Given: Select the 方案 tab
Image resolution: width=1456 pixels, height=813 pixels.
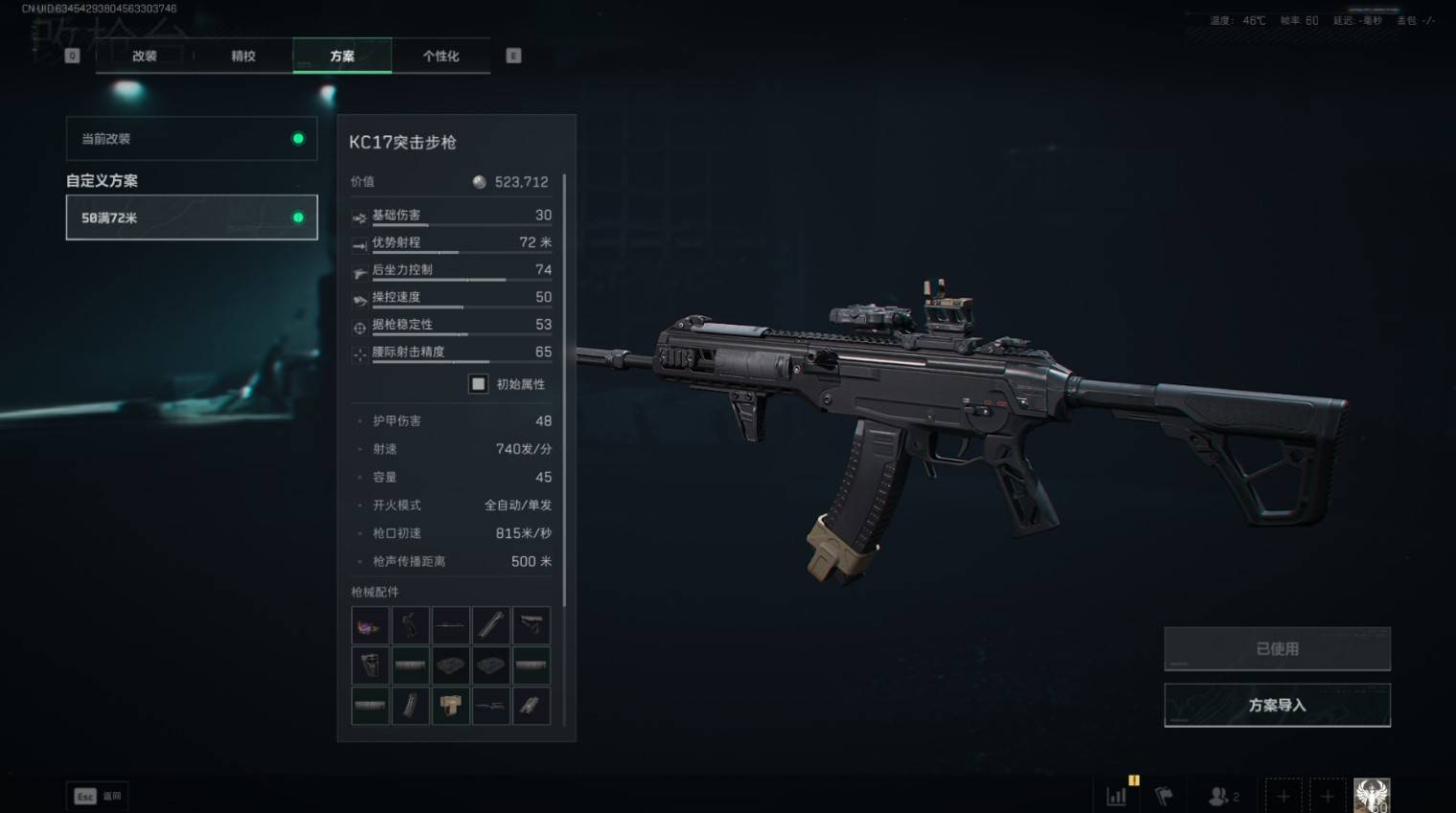Looking at the screenshot, I should click(x=342, y=56).
